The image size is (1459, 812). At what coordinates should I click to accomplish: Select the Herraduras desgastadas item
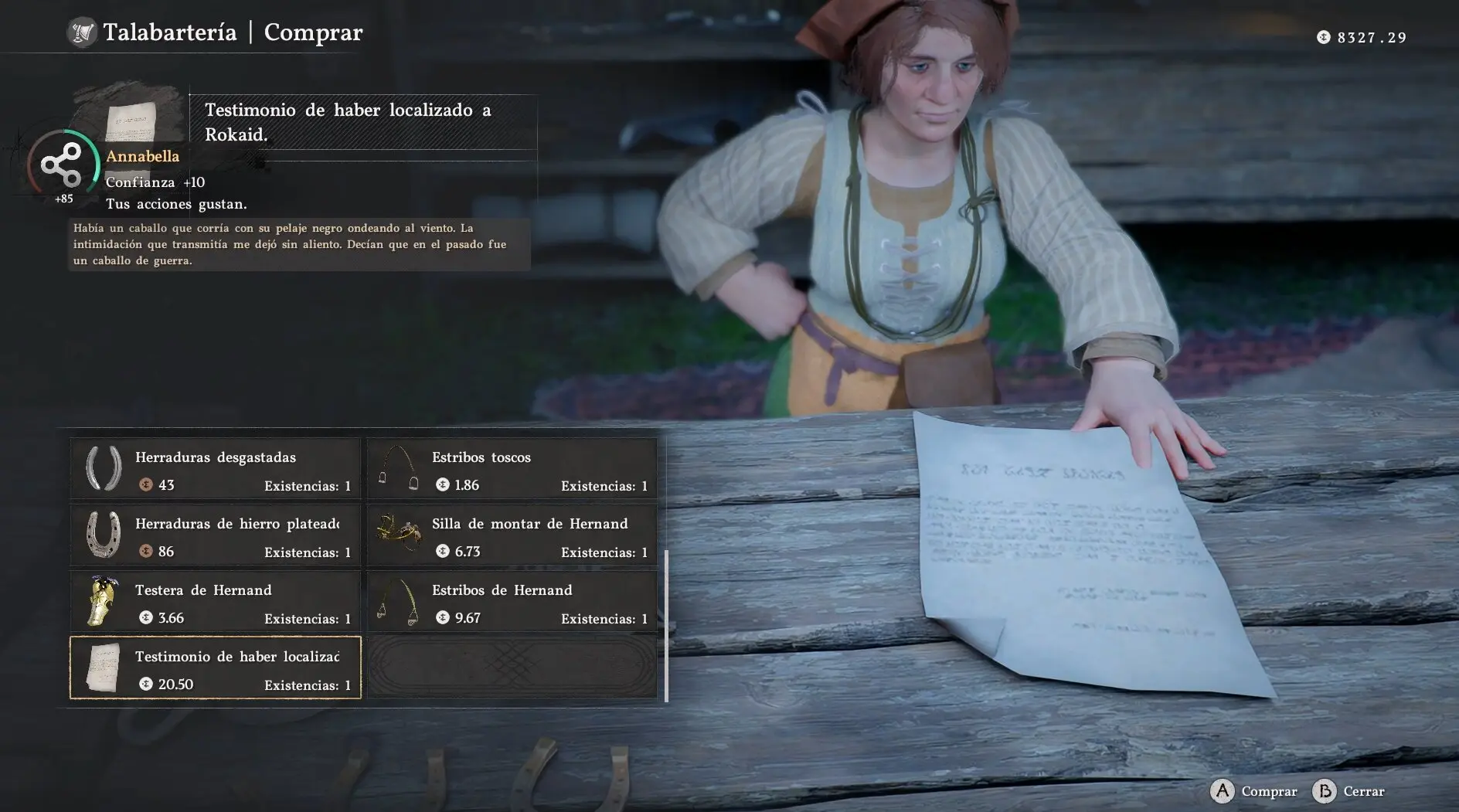pyautogui.click(x=216, y=469)
